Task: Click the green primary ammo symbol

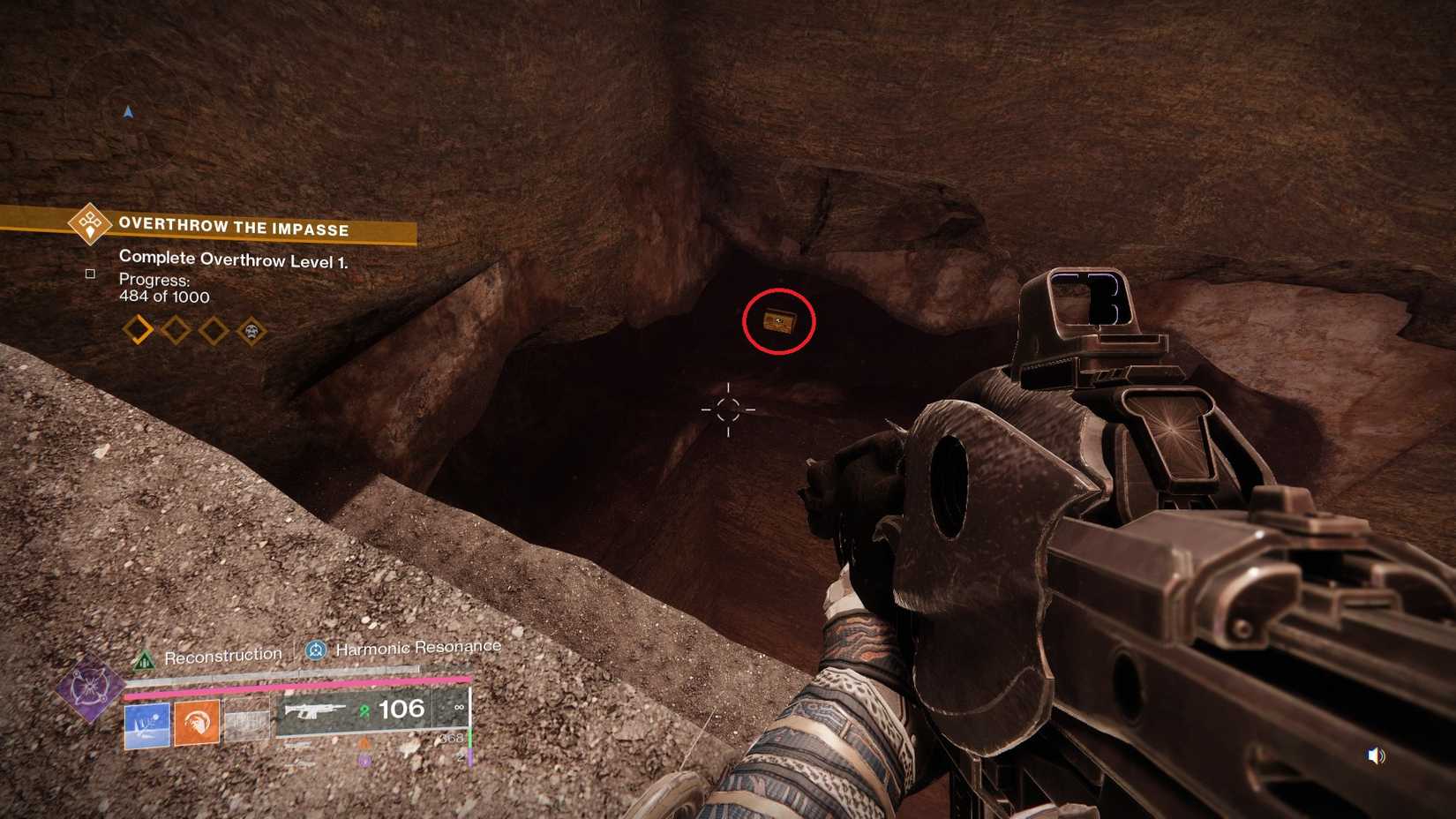Action: click(364, 711)
